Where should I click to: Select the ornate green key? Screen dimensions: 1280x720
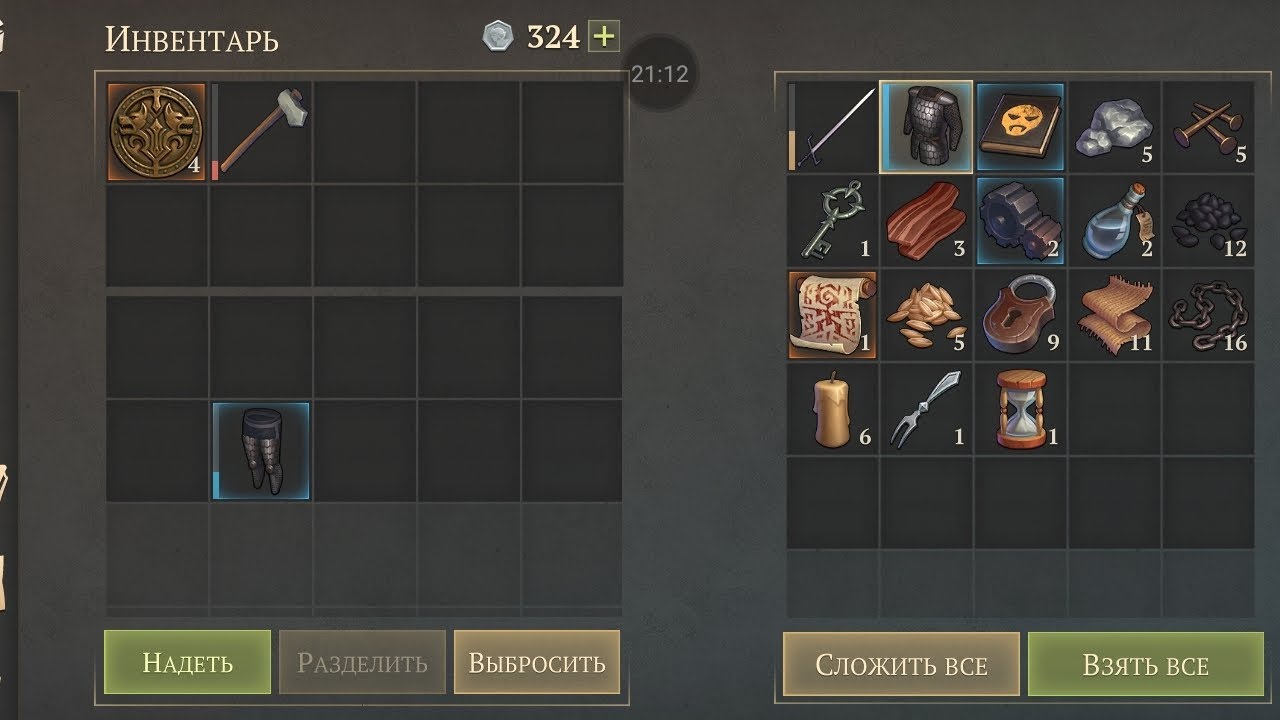point(832,221)
